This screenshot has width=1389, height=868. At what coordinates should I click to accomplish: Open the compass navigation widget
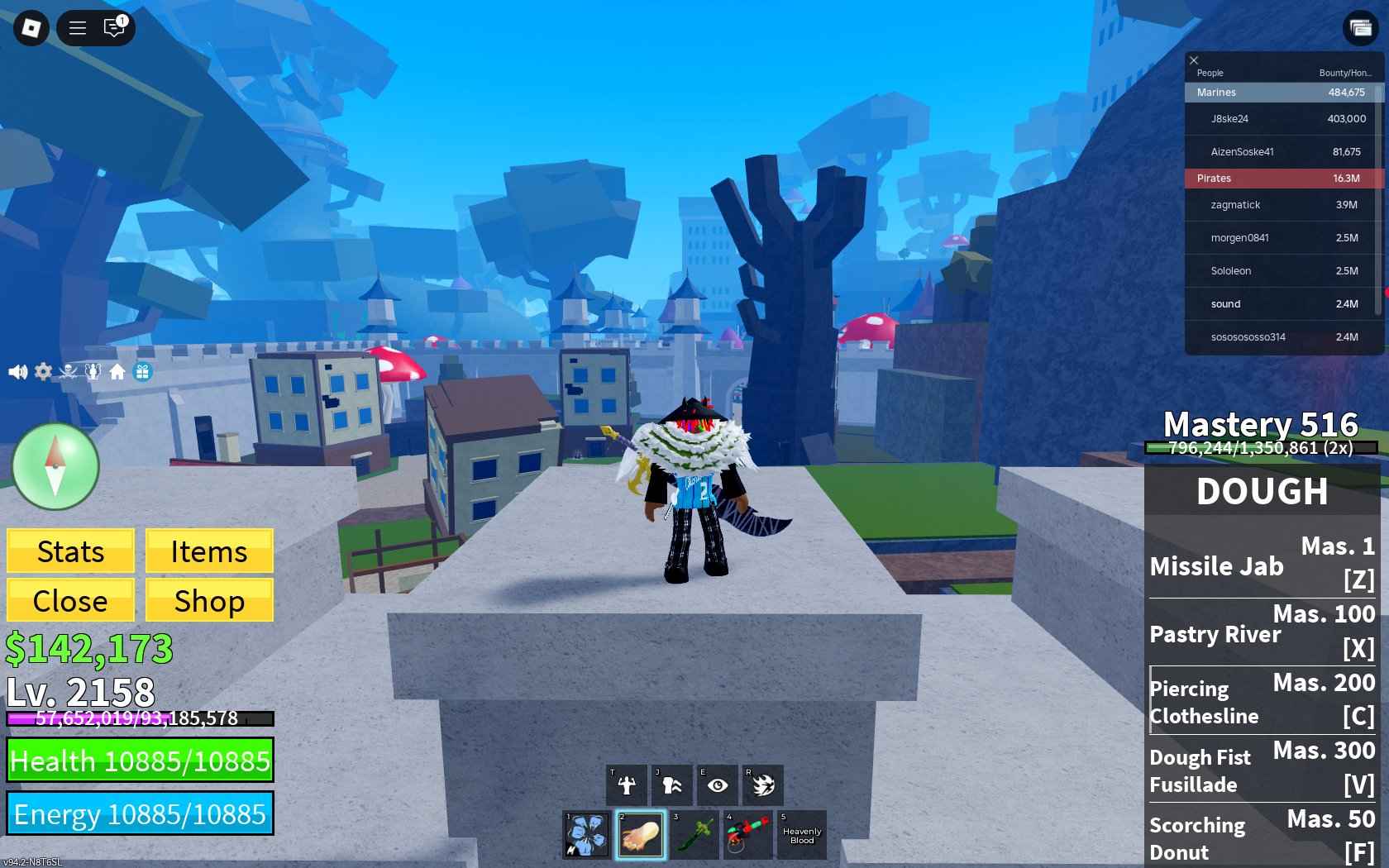pyautogui.click(x=53, y=466)
